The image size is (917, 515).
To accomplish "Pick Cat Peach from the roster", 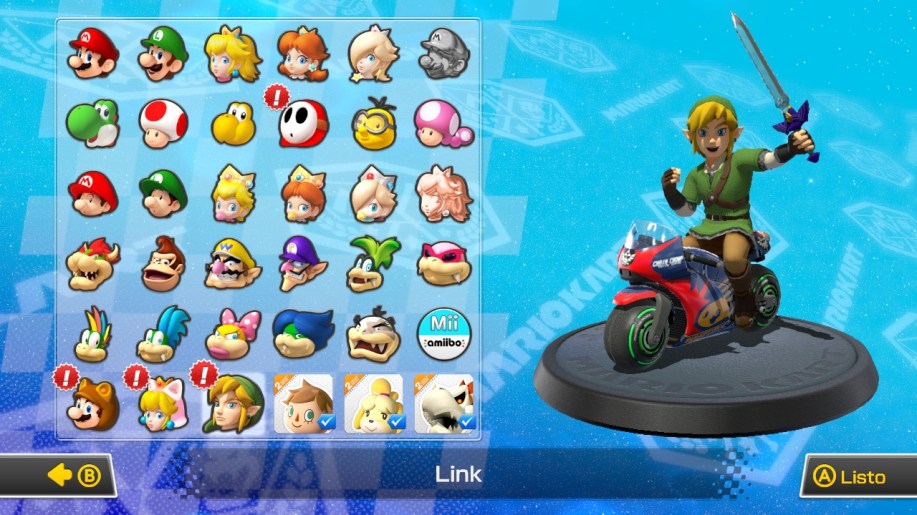I will click(x=163, y=404).
